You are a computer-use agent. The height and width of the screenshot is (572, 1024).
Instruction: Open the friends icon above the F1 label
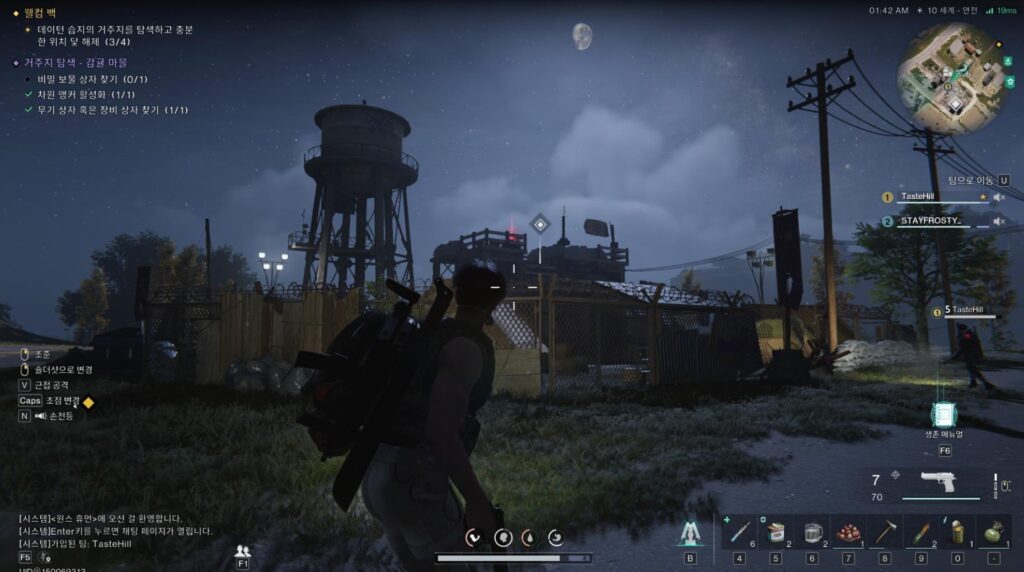point(242,550)
